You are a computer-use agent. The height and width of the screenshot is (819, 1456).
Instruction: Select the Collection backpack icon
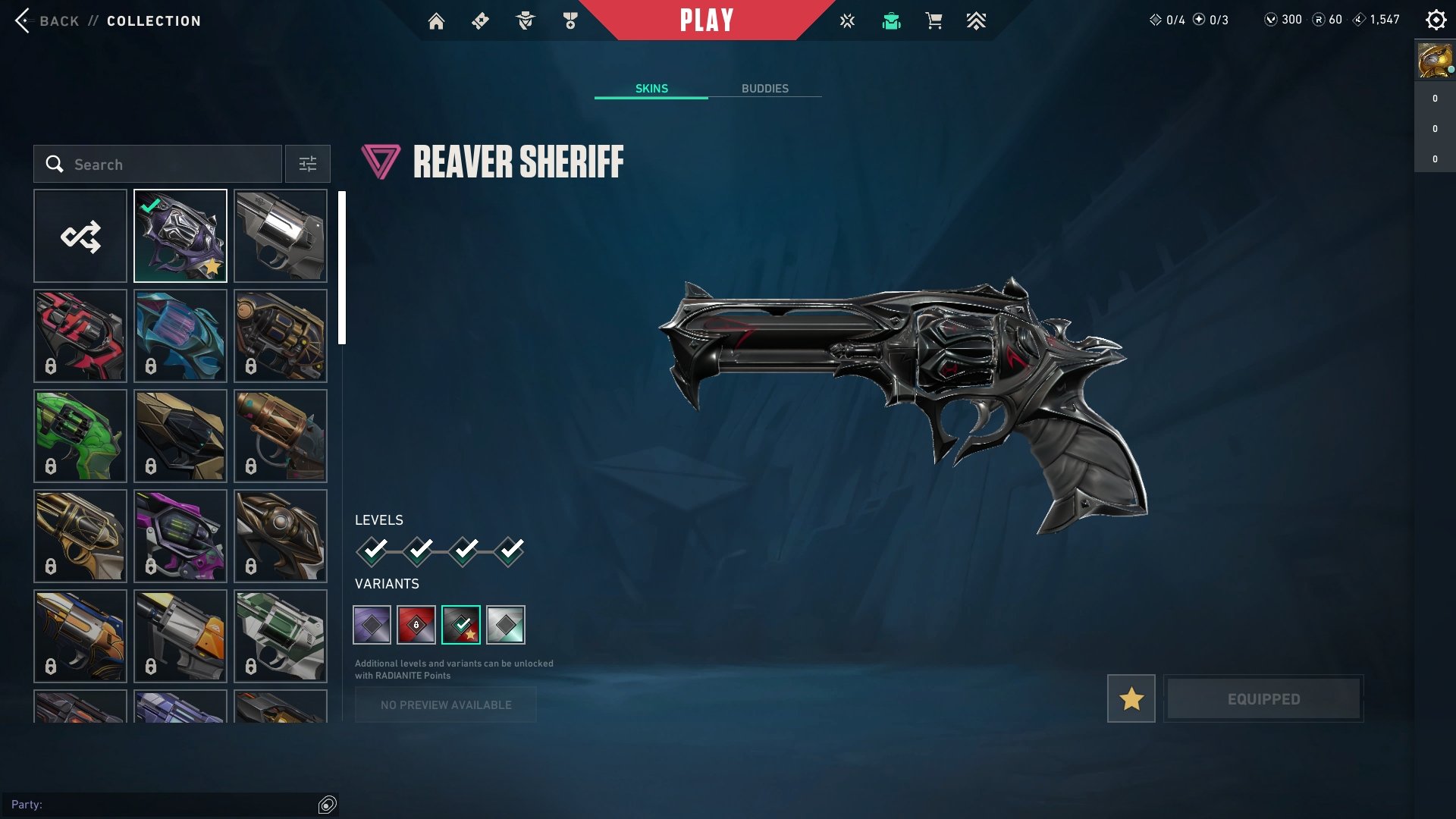(892, 21)
